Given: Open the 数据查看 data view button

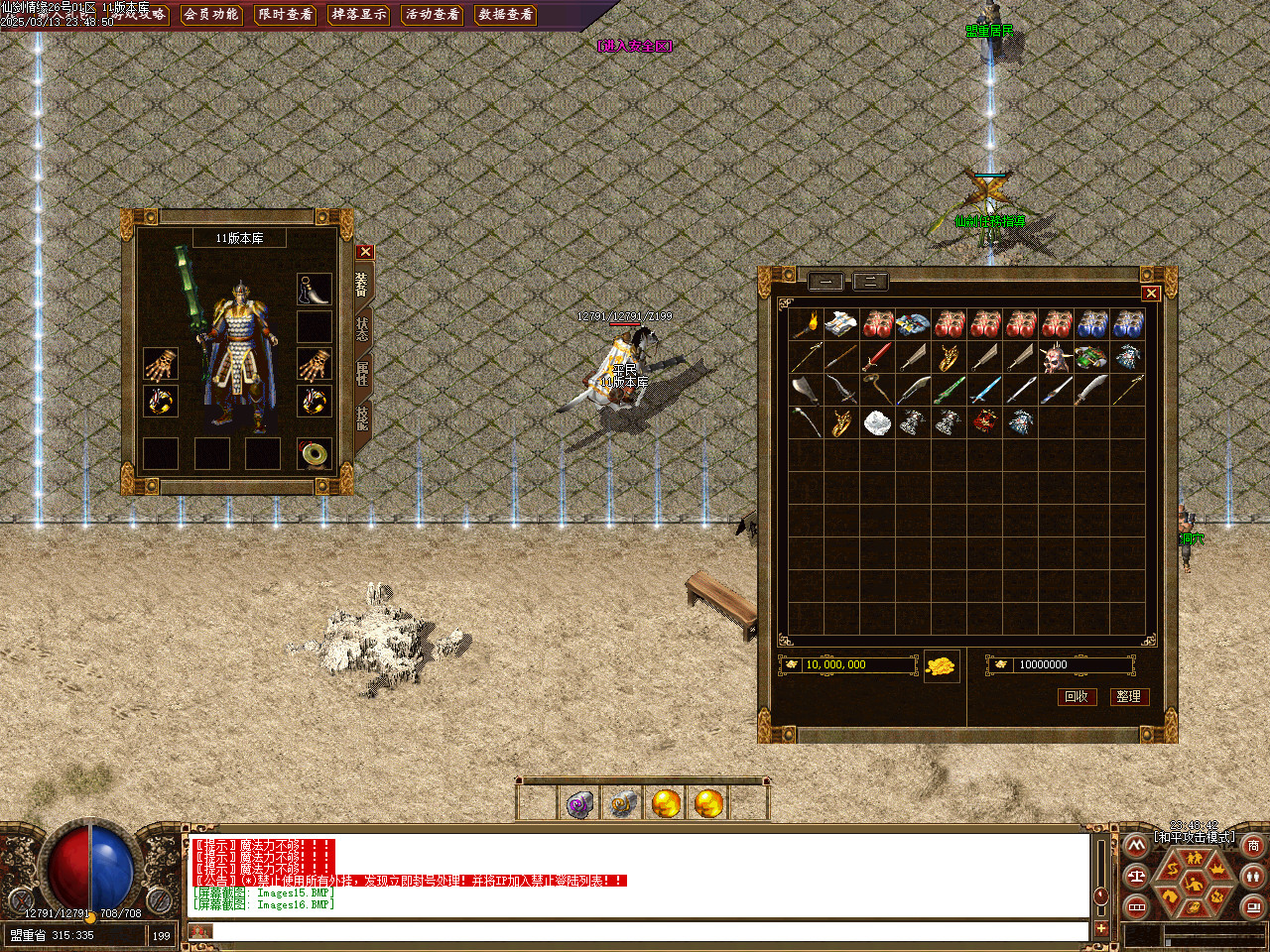Looking at the screenshot, I should 505,14.
